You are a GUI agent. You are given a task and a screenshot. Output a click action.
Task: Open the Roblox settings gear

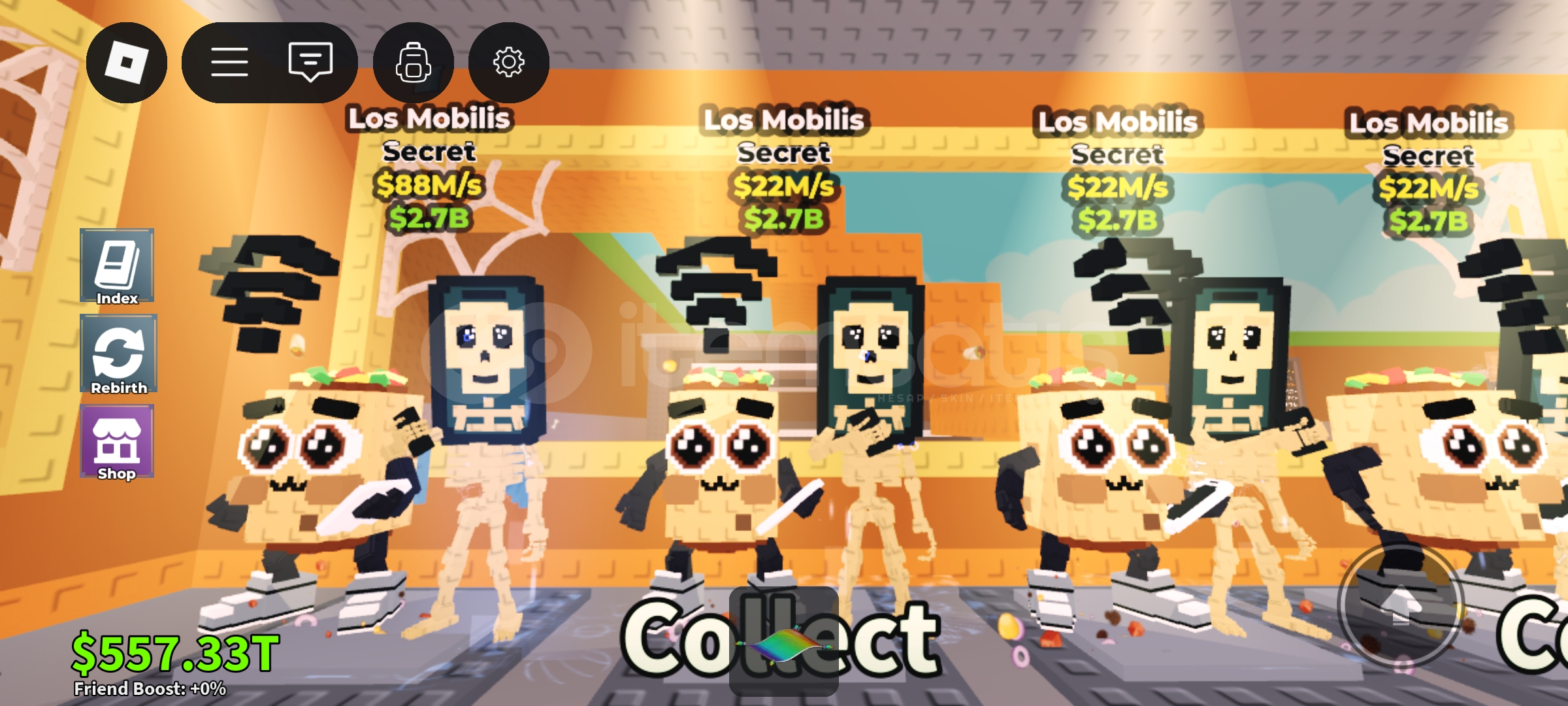[508, 61]
